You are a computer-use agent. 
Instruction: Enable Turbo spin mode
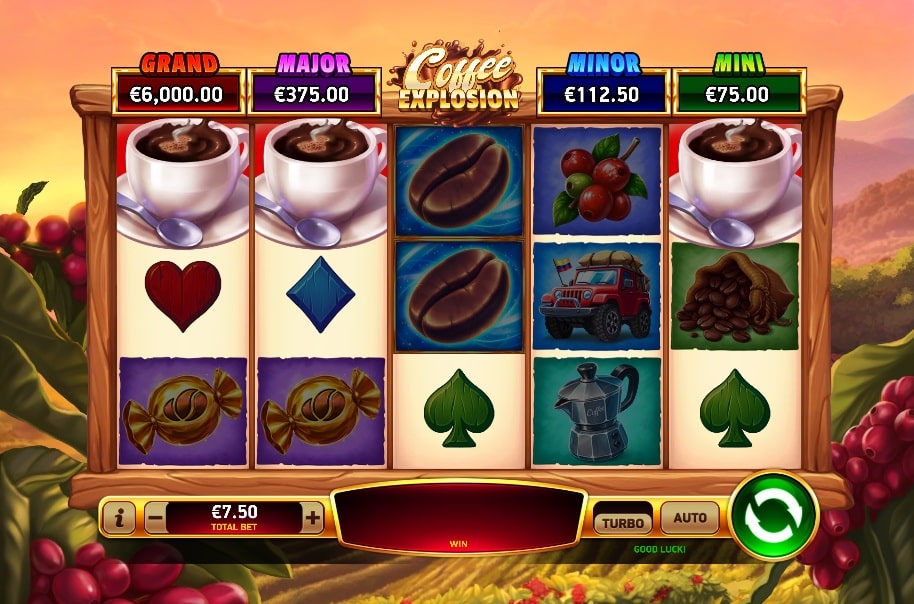pyautogui.click(x=622, y=522)
